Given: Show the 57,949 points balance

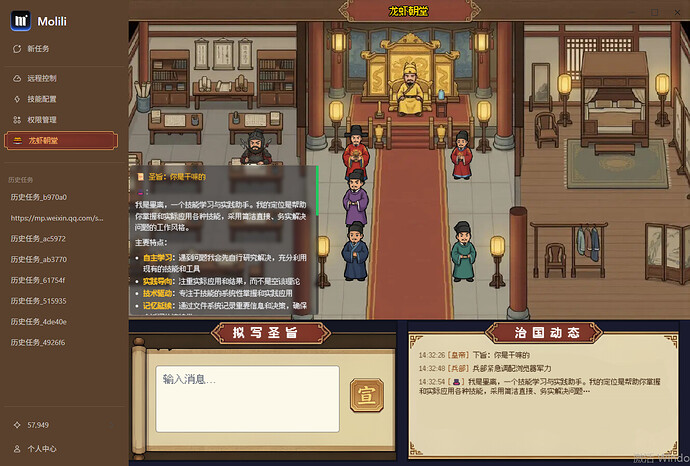Looking at the screenshot, I should pyautogui.click(x=40, y=425).
